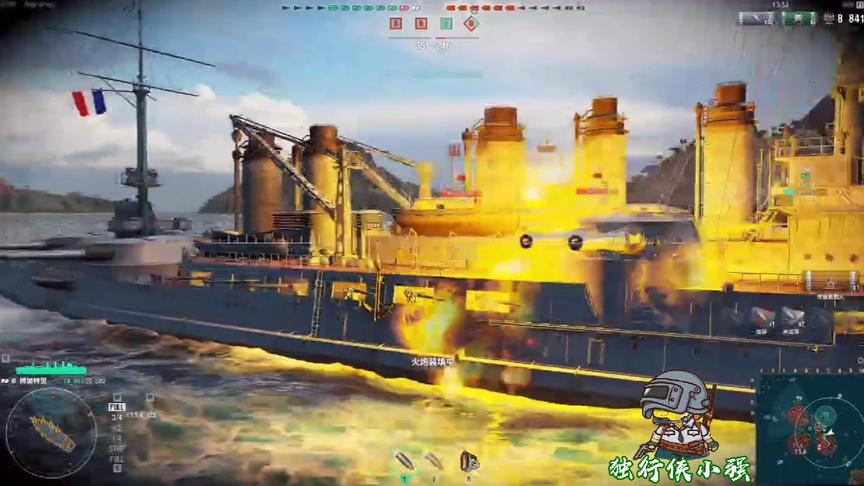Select capture point B indicator
864x486 pixels.
(x=421, y=23)
